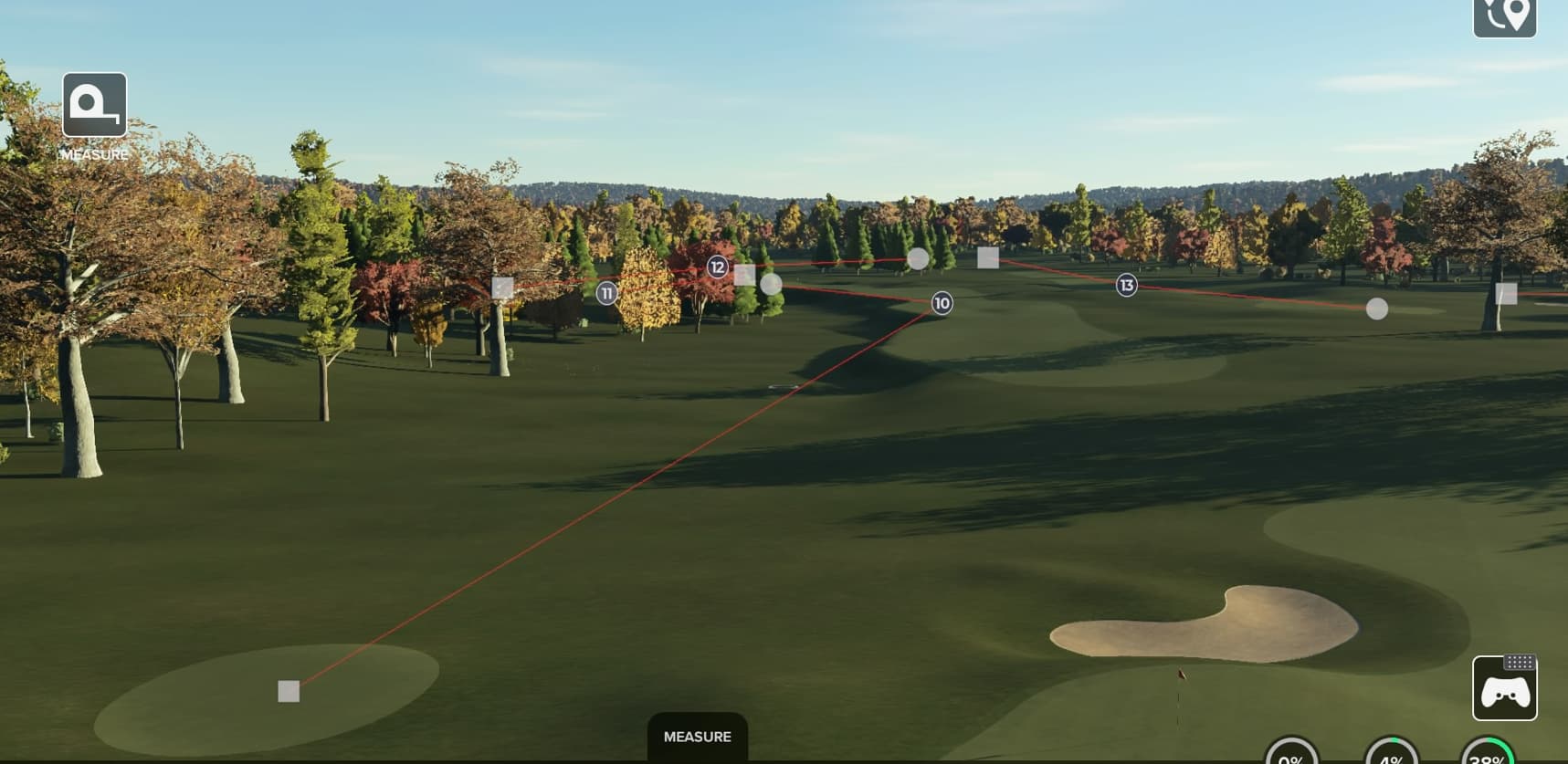Screen dimensions: 1568x764
Task: Select the MEASURE label at bottom center
Action: [x=697, y=737]
